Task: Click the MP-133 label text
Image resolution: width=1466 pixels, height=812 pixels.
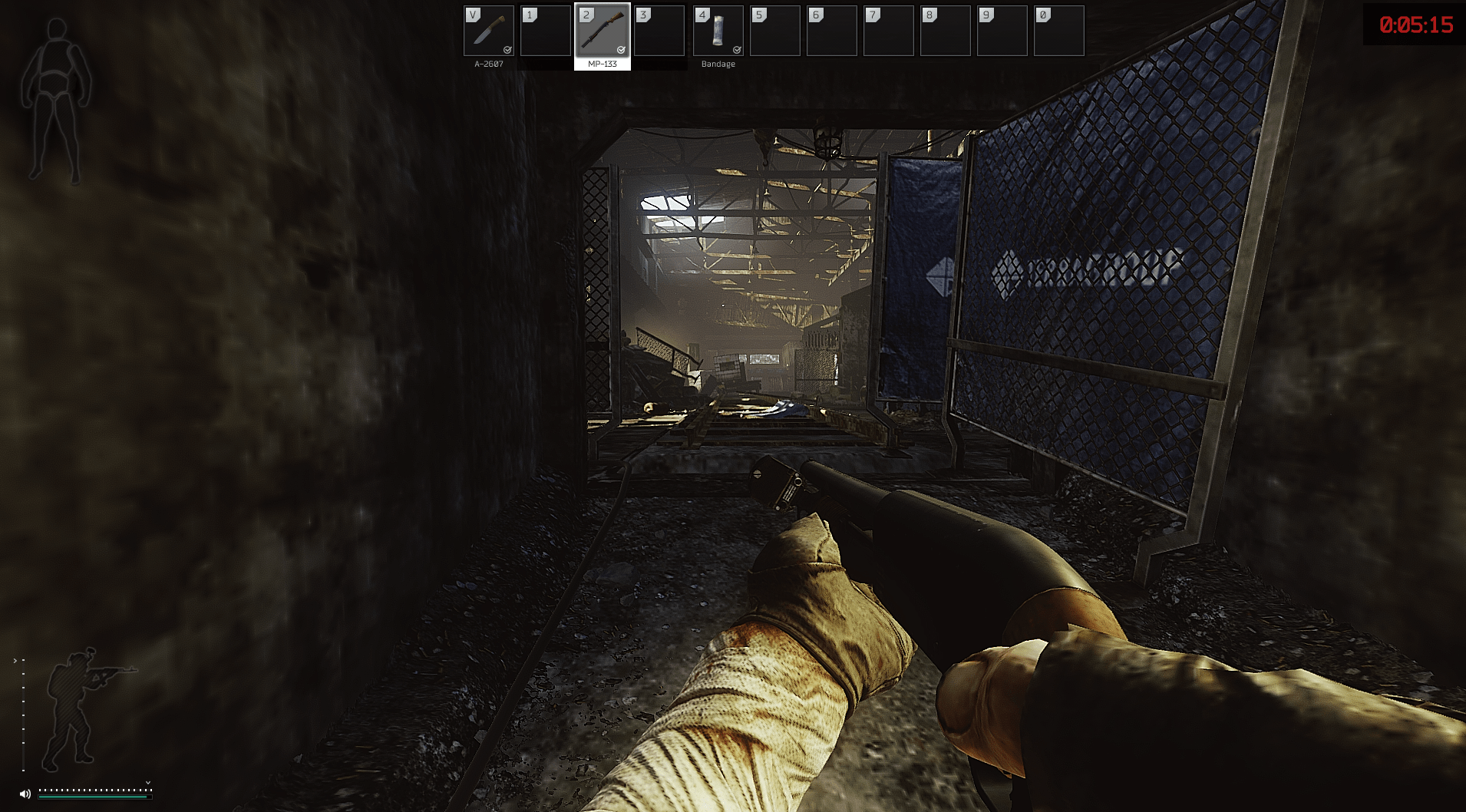Action: tap(601, 66)
